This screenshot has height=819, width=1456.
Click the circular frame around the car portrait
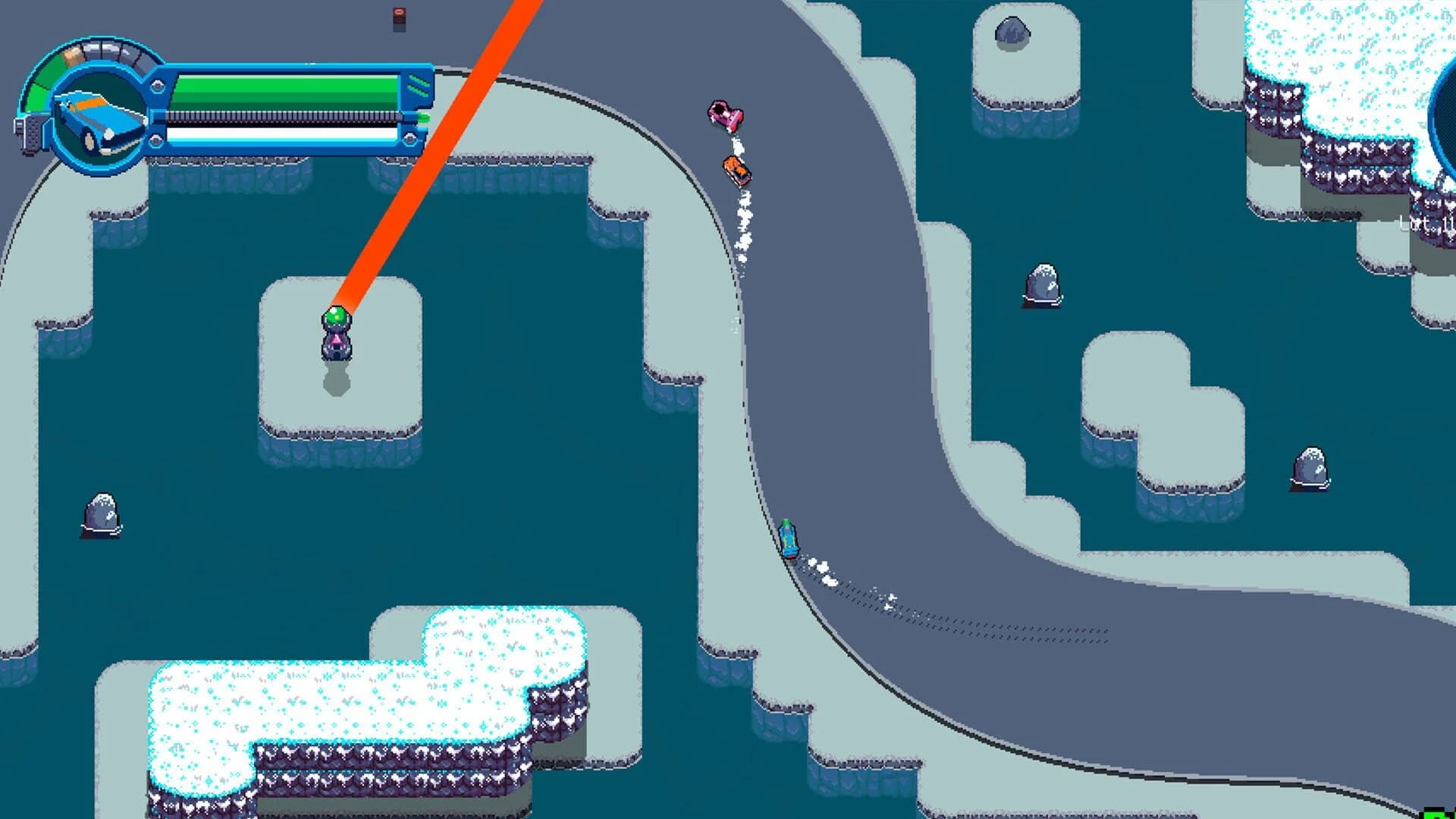(97, 72)
